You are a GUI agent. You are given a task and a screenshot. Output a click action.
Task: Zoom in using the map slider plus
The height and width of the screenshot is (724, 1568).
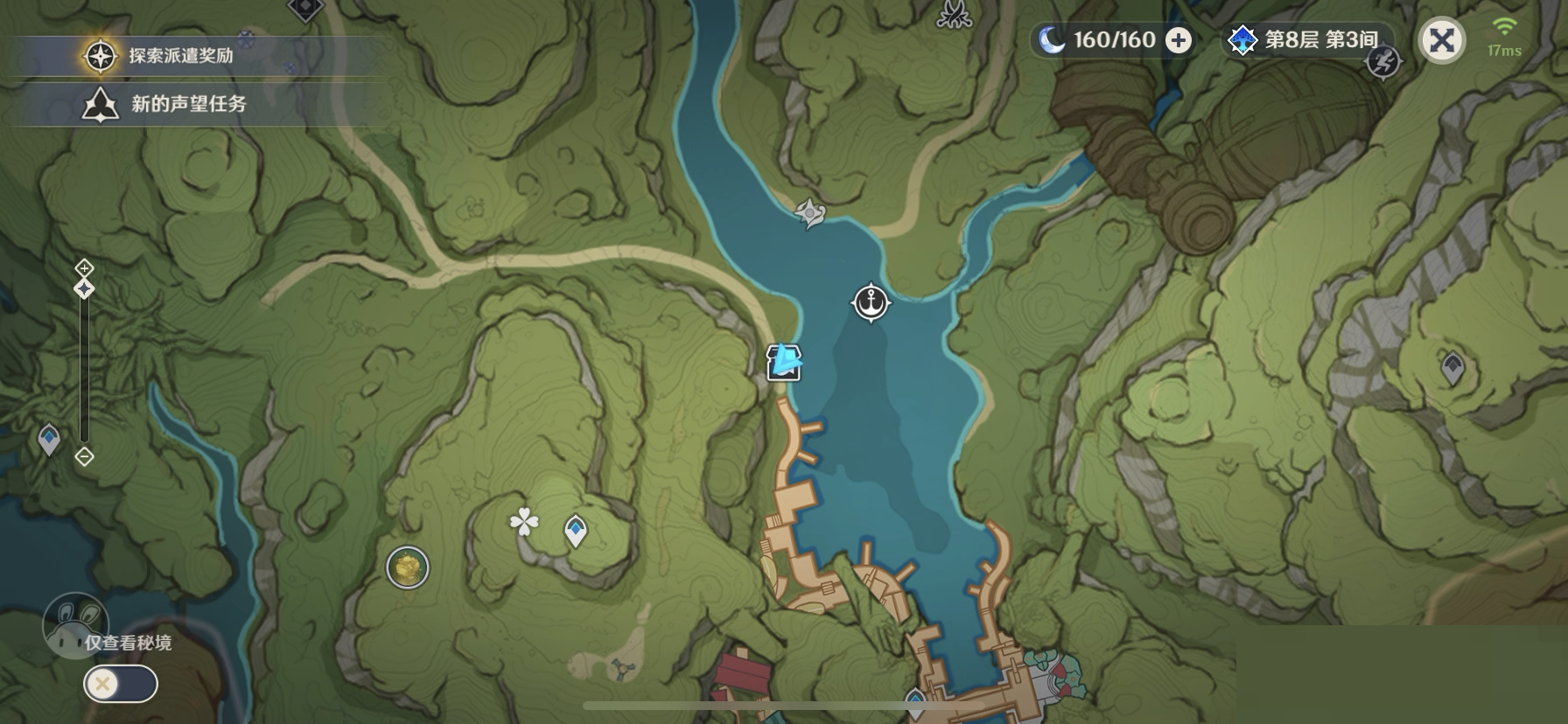pos(84,268)
